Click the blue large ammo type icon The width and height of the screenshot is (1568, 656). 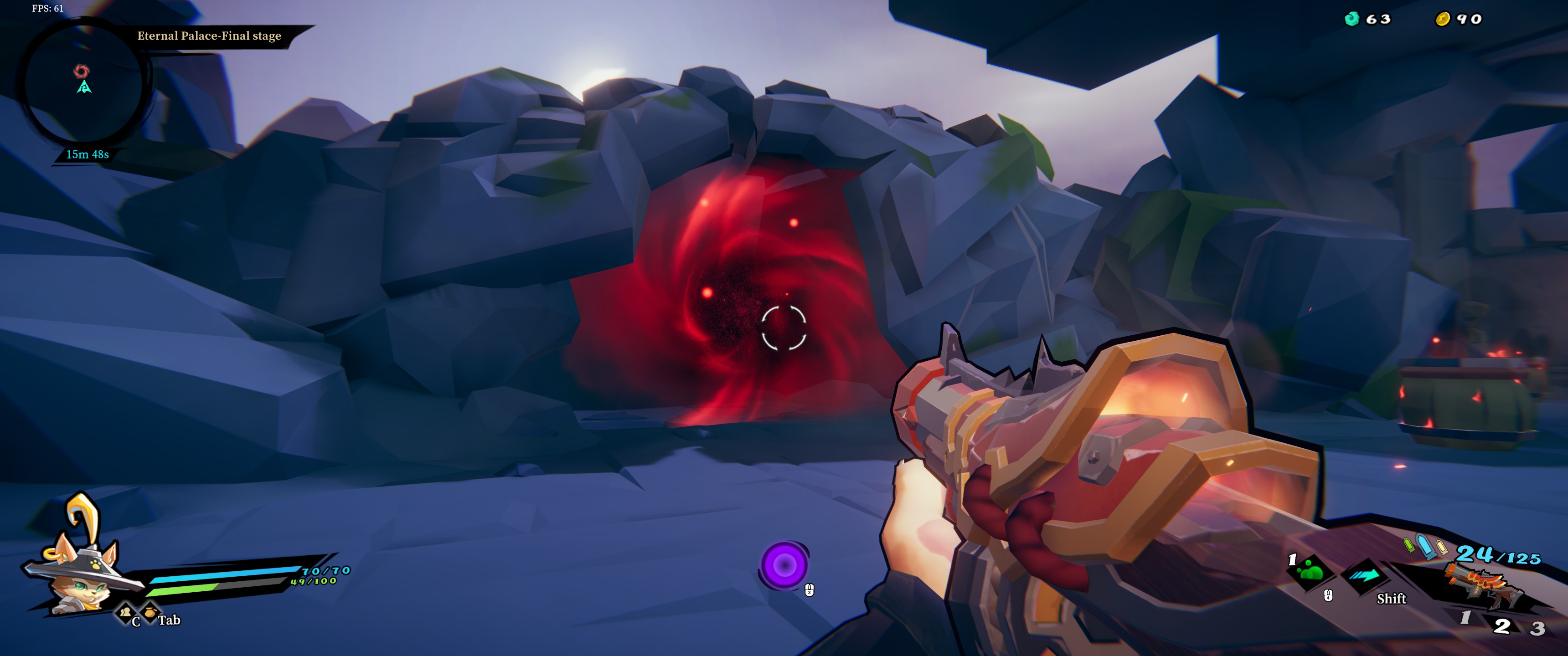pos(1424,545)
